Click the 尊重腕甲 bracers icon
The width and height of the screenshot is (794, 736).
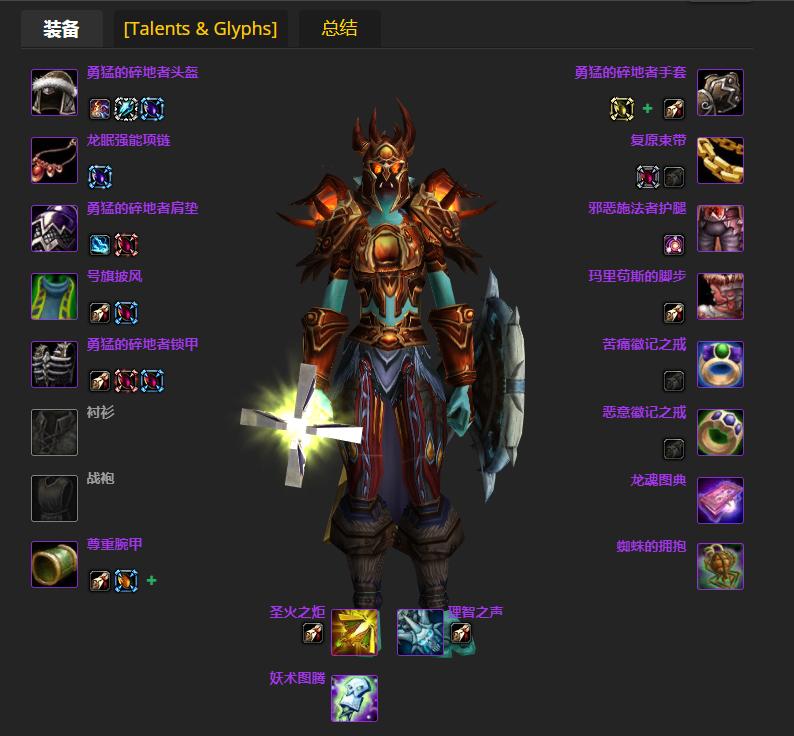(x=54, y=564)
